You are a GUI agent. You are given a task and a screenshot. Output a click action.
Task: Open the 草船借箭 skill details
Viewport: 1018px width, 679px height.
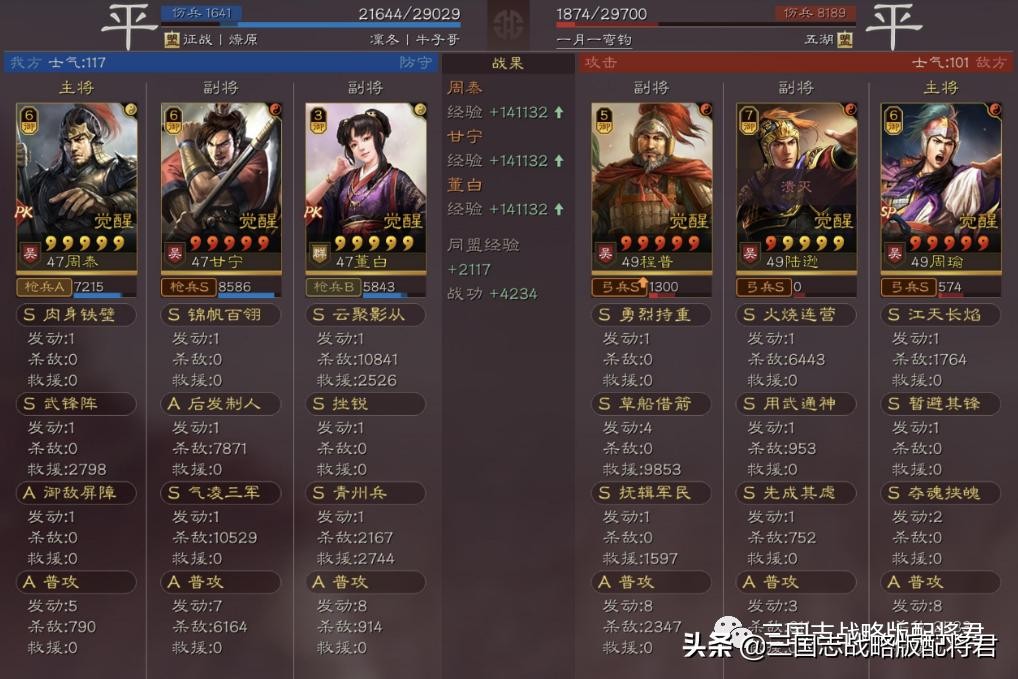(x=651, y=404)
